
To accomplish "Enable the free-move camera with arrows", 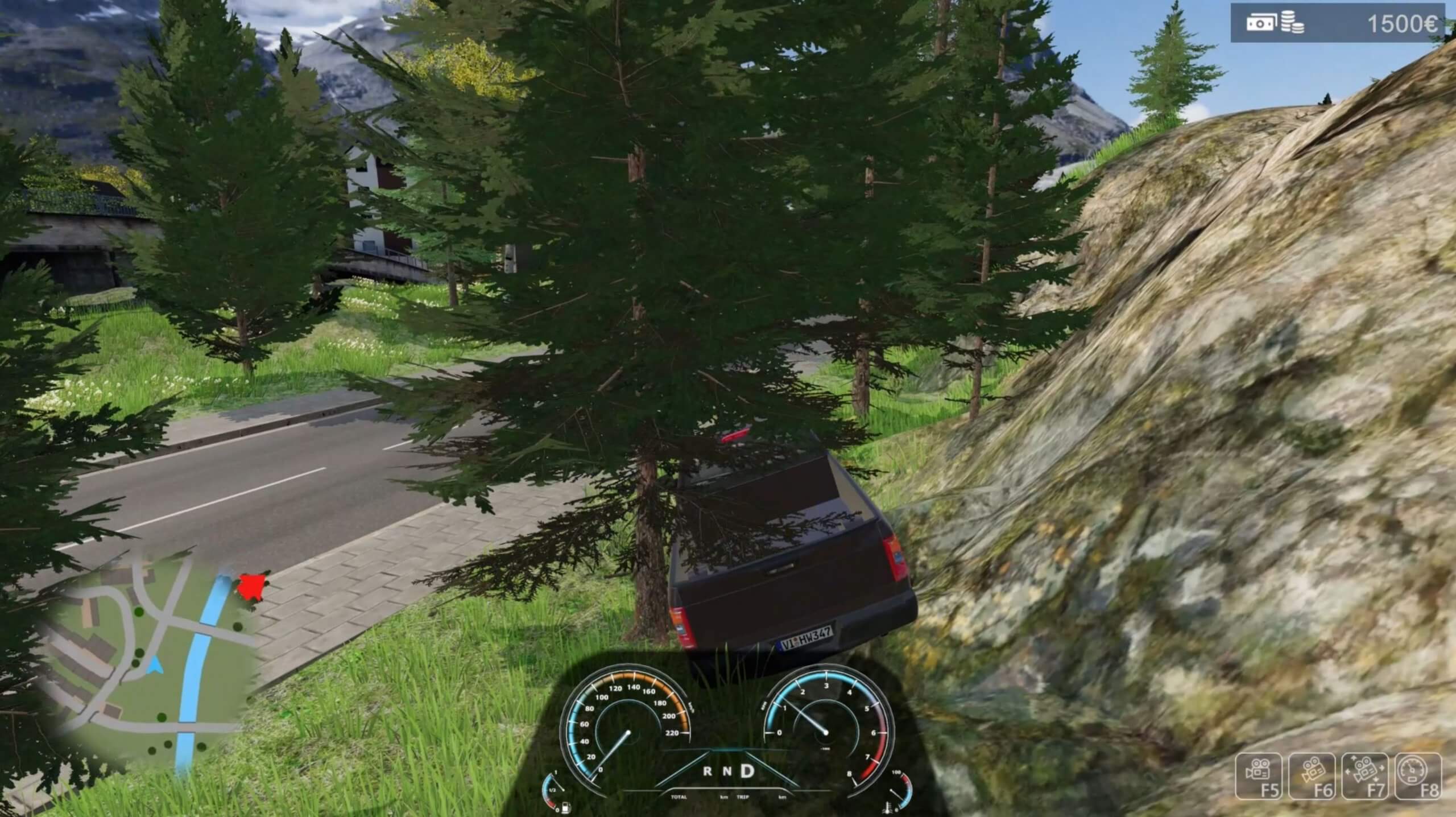I will point(1364,777).
